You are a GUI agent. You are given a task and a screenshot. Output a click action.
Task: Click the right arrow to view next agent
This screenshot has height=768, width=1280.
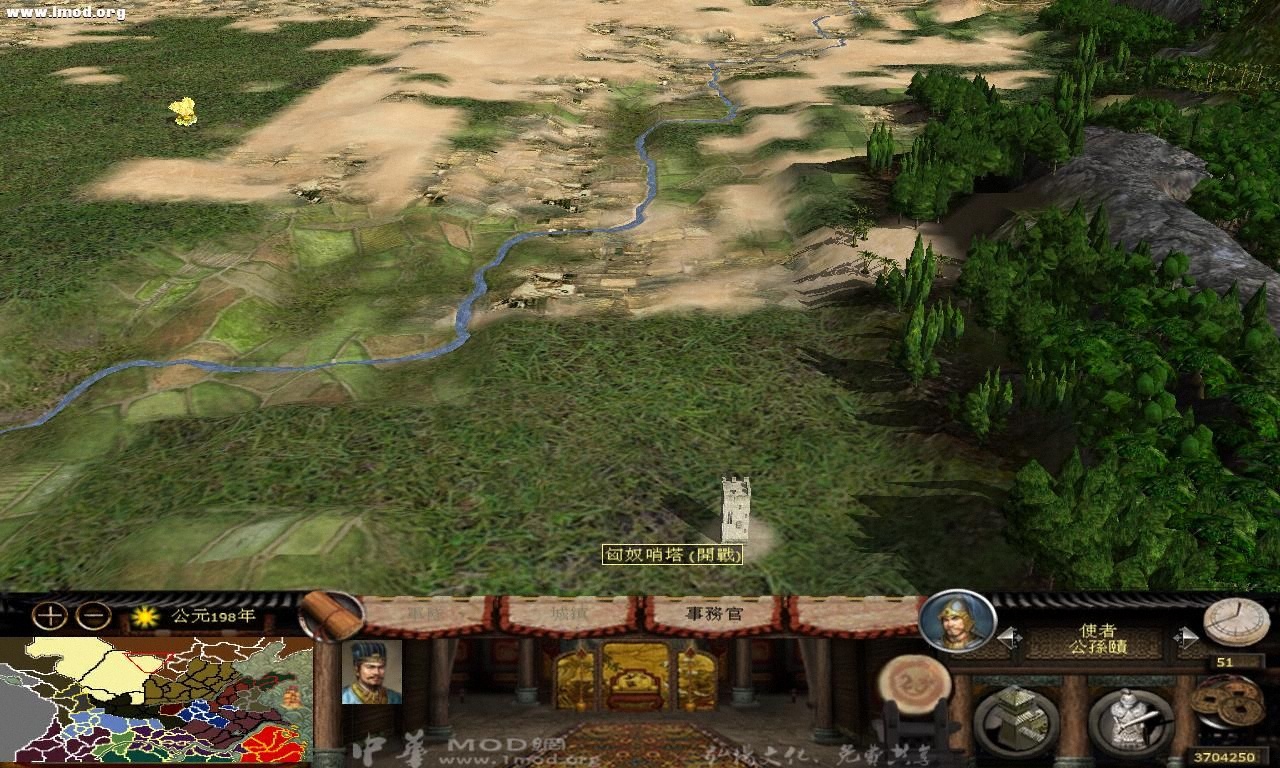[1186, 637]
